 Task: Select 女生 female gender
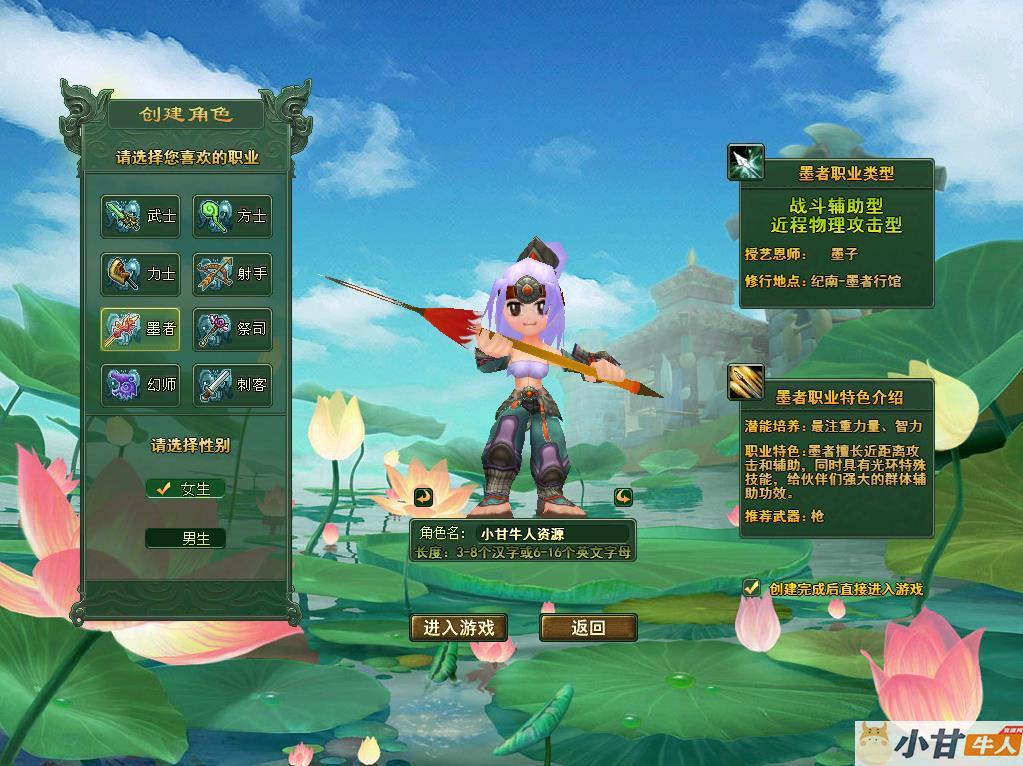(x=185, y=489)
